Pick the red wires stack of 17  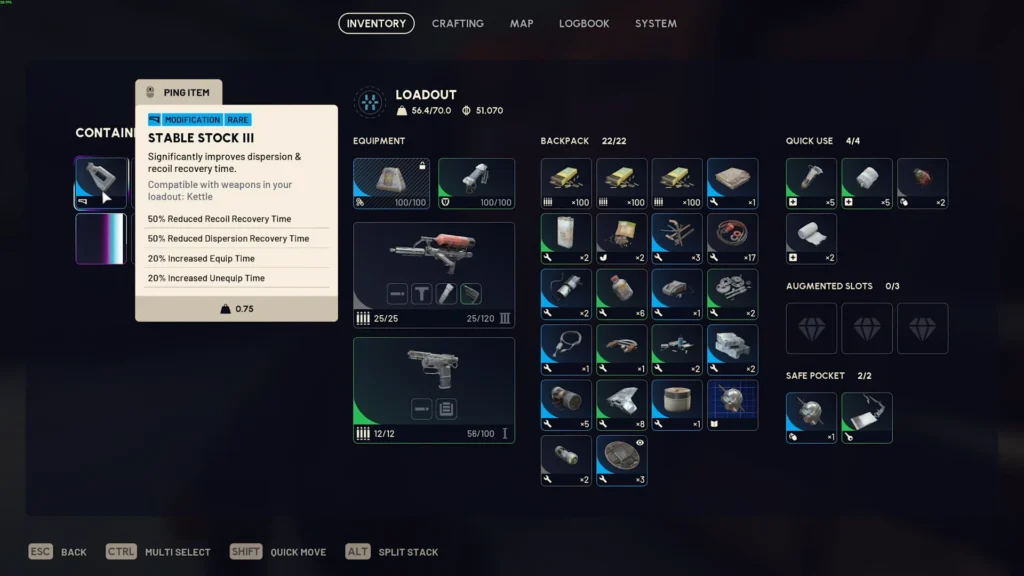point(732,238)
